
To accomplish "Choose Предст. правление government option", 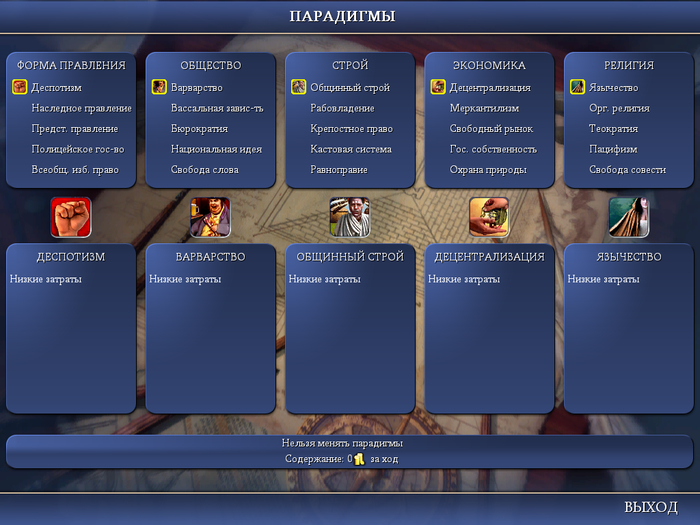I will (74, 129).
